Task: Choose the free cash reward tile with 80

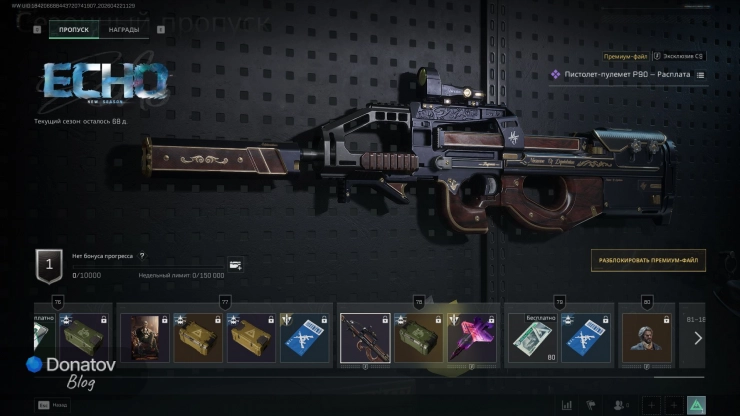Action: point(533,337)
